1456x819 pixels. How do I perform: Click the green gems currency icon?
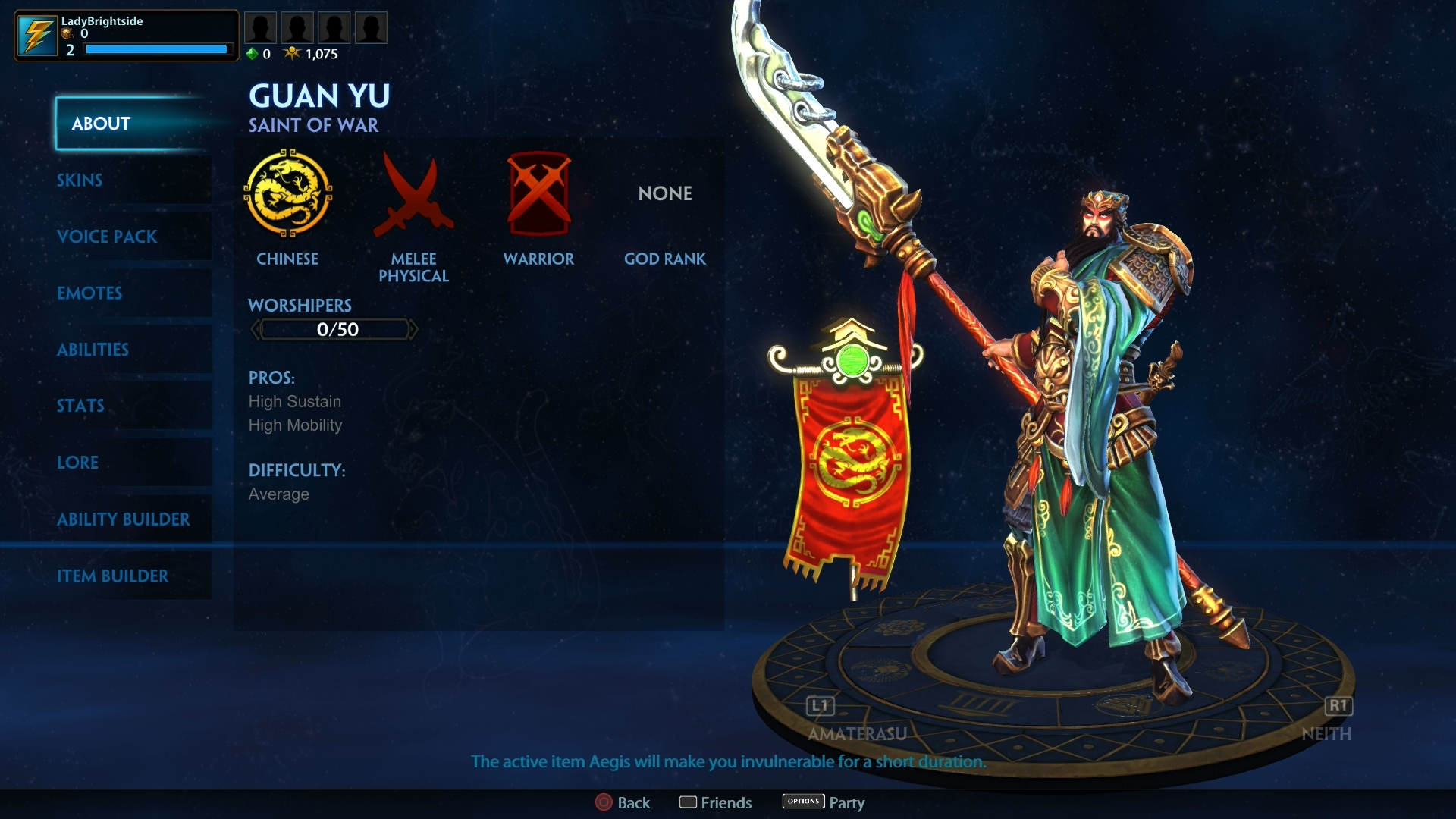tap(251, 54)
